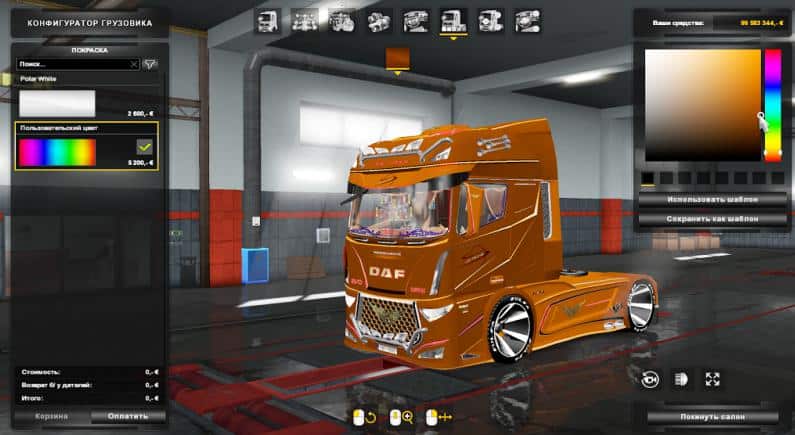Select the Polar White paint swatch
The height and width of the screenshot is (435, 795).
56,104
